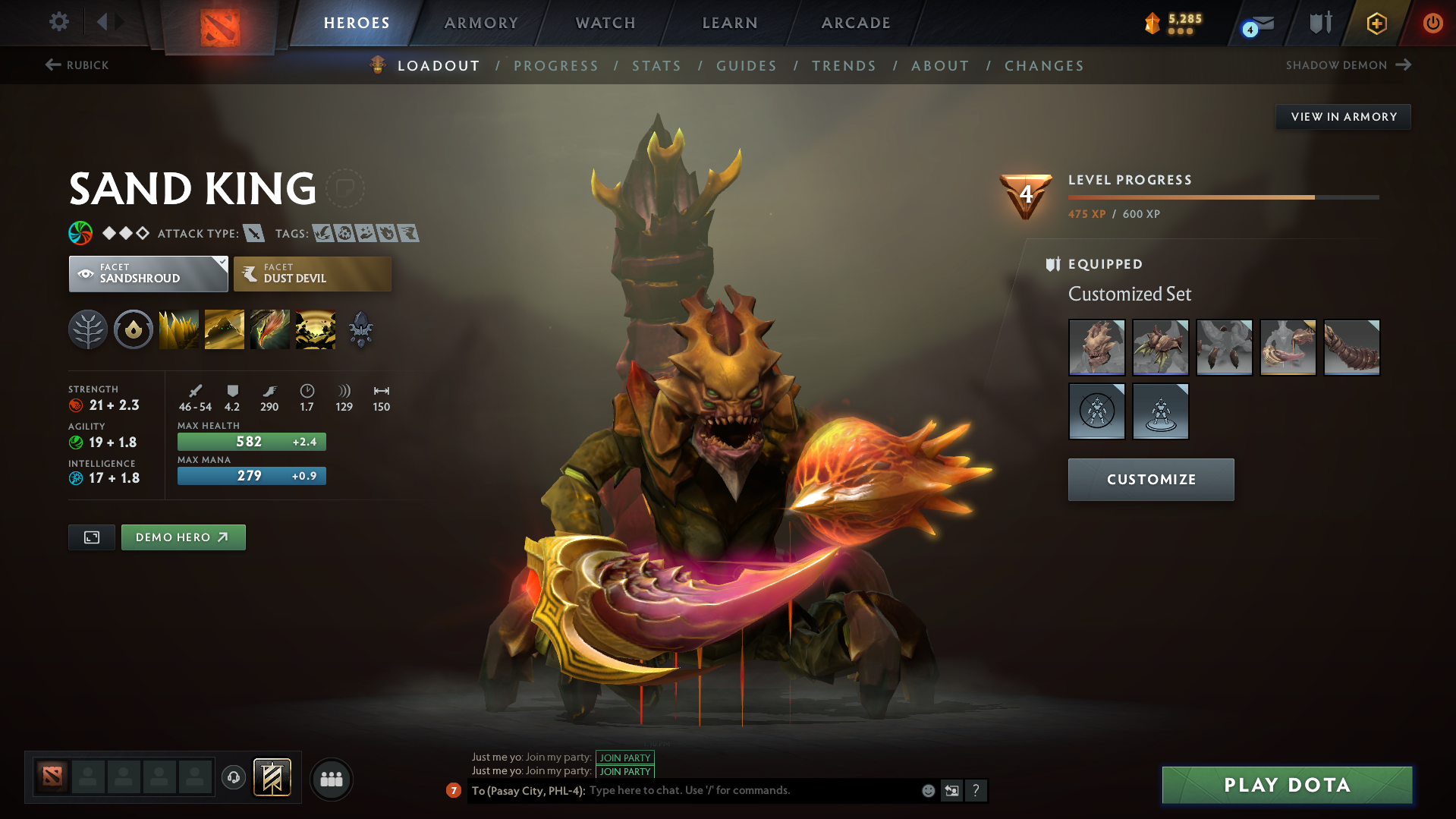
Task: Toggle the full-body portrait view button
Action: [x=91, y=537]
